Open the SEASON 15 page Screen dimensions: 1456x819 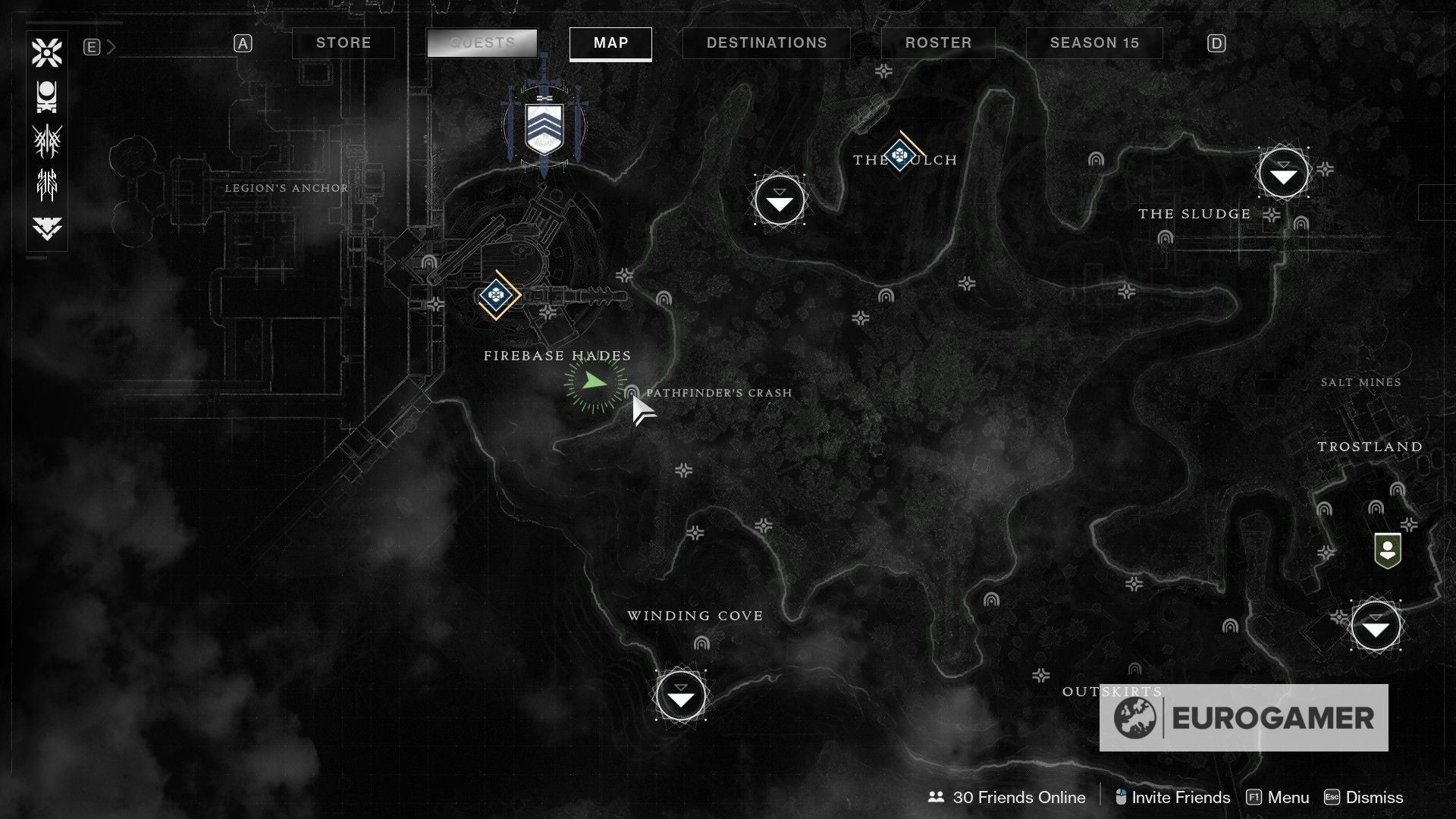[x=1094, y=43]
